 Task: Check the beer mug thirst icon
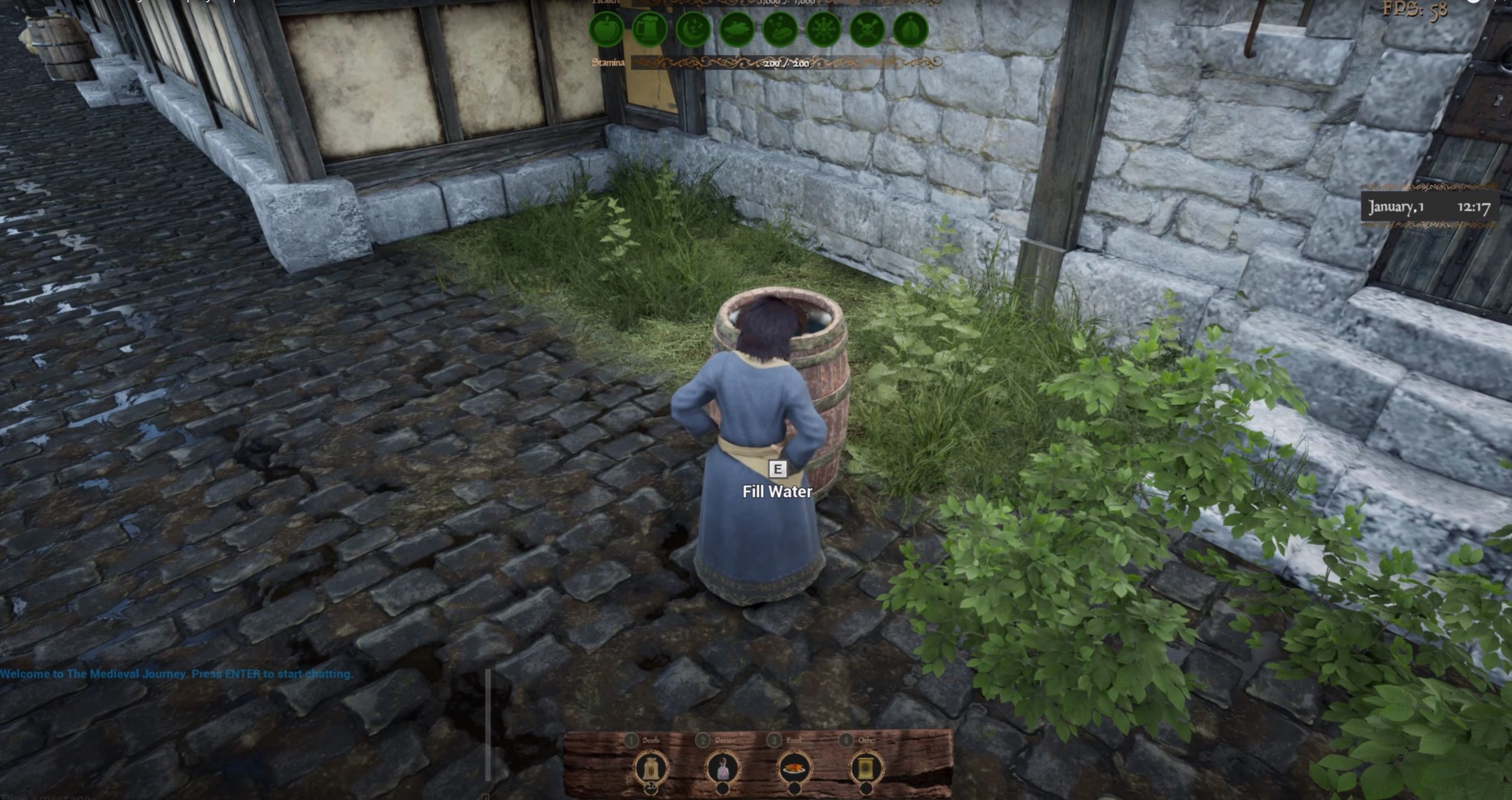pyautogui.click(x=649, y=29)
